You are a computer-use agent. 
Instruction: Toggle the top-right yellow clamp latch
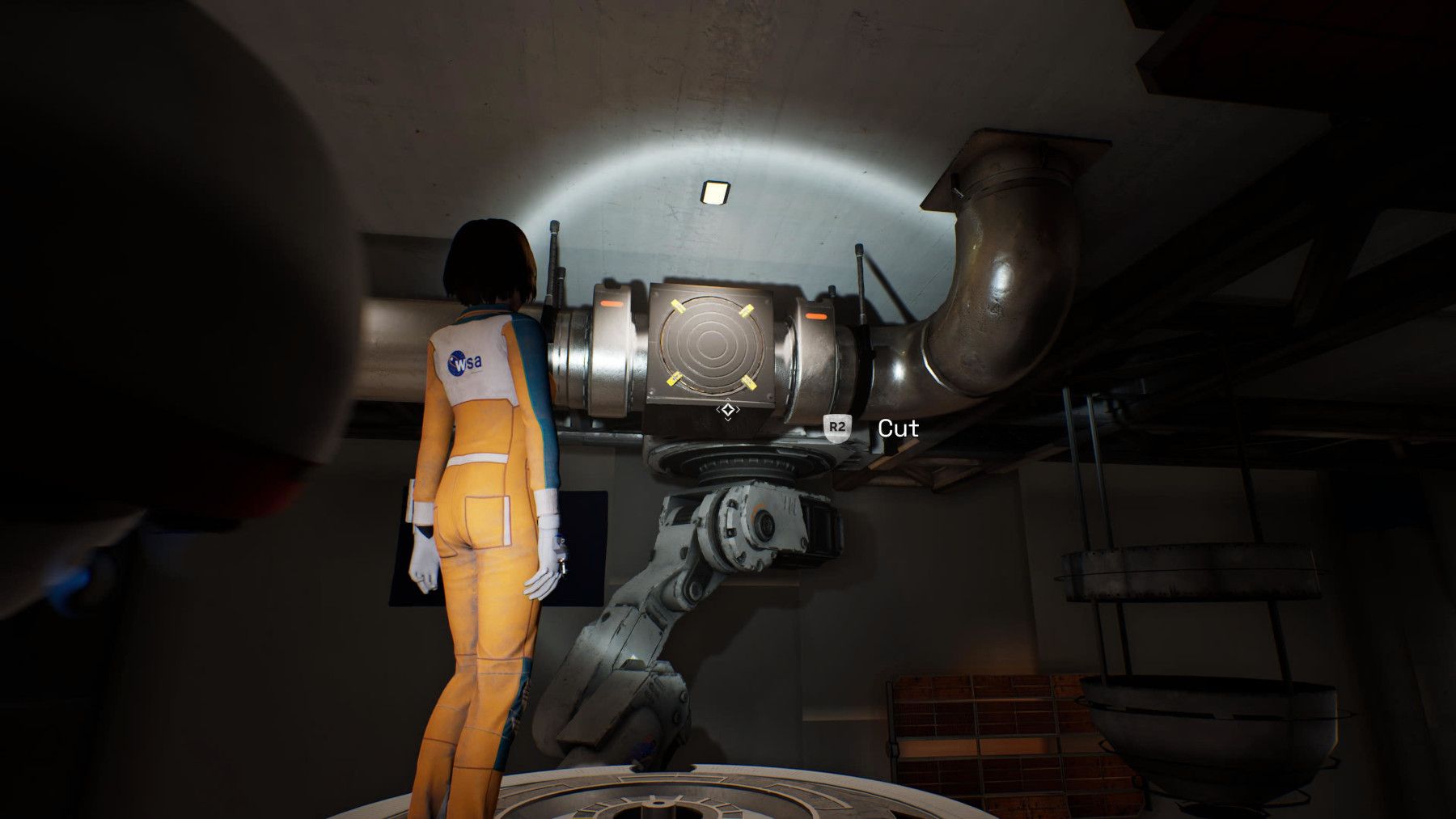(x=746, y=311)
